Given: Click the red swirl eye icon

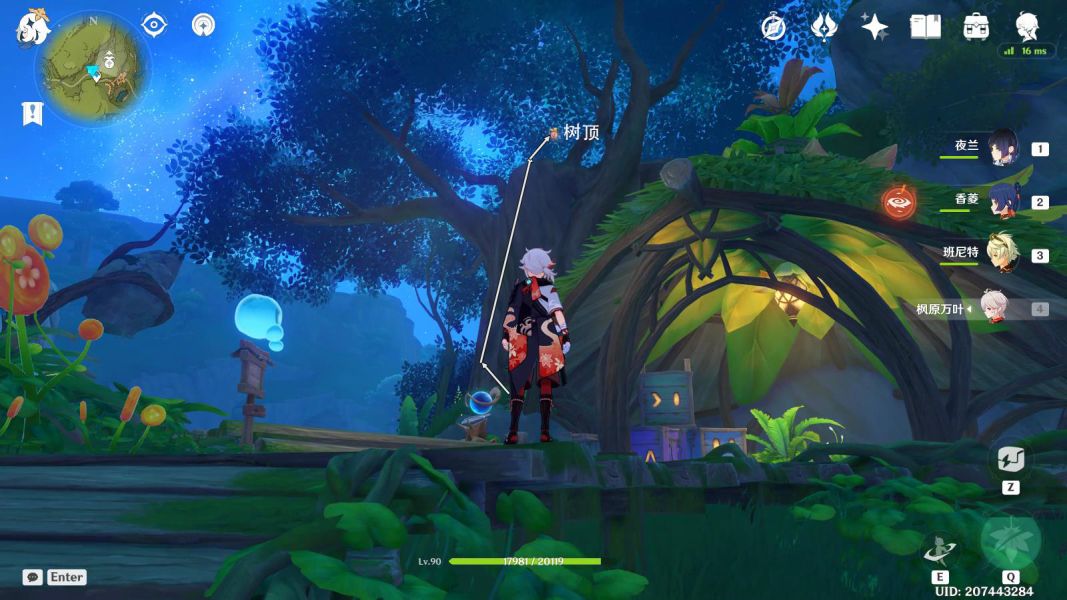Looking at the screenshot, I should tap(898, 203).
